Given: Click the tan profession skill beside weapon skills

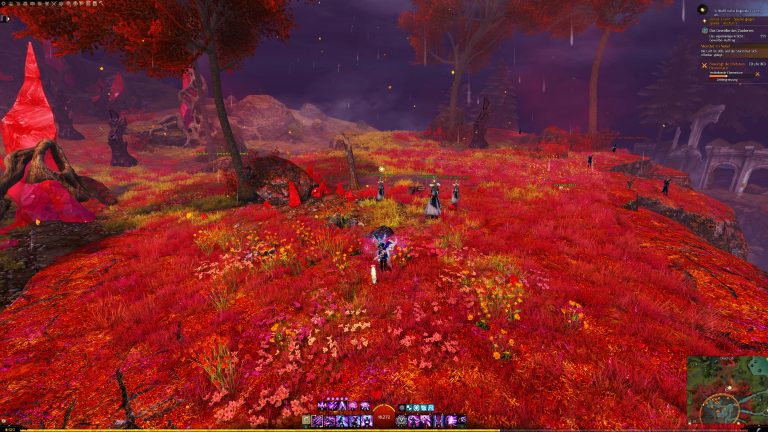Looking at the screenshot, I should point(306,421).
